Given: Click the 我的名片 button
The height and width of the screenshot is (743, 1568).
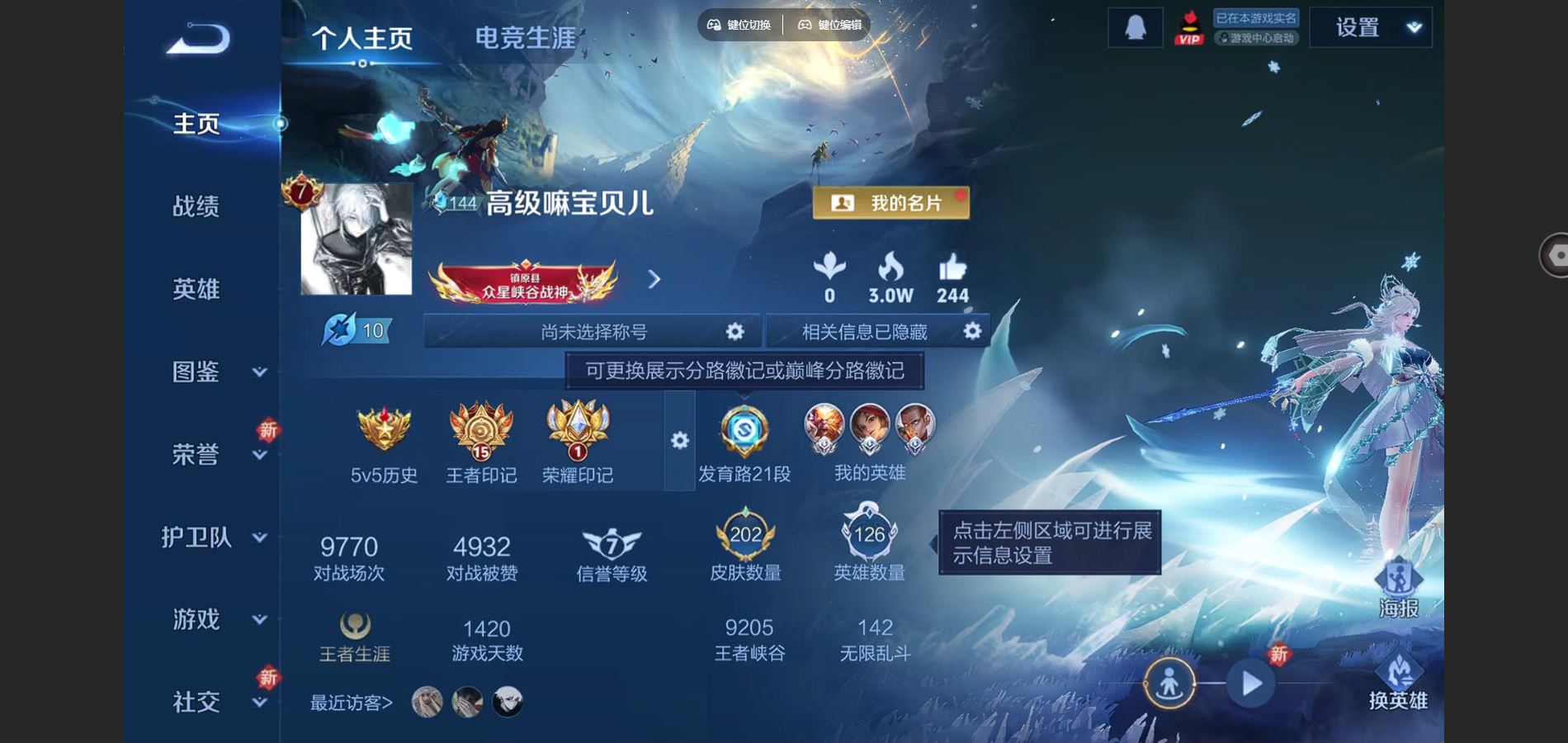Looking at the screenshot, I should click(891, 202).
